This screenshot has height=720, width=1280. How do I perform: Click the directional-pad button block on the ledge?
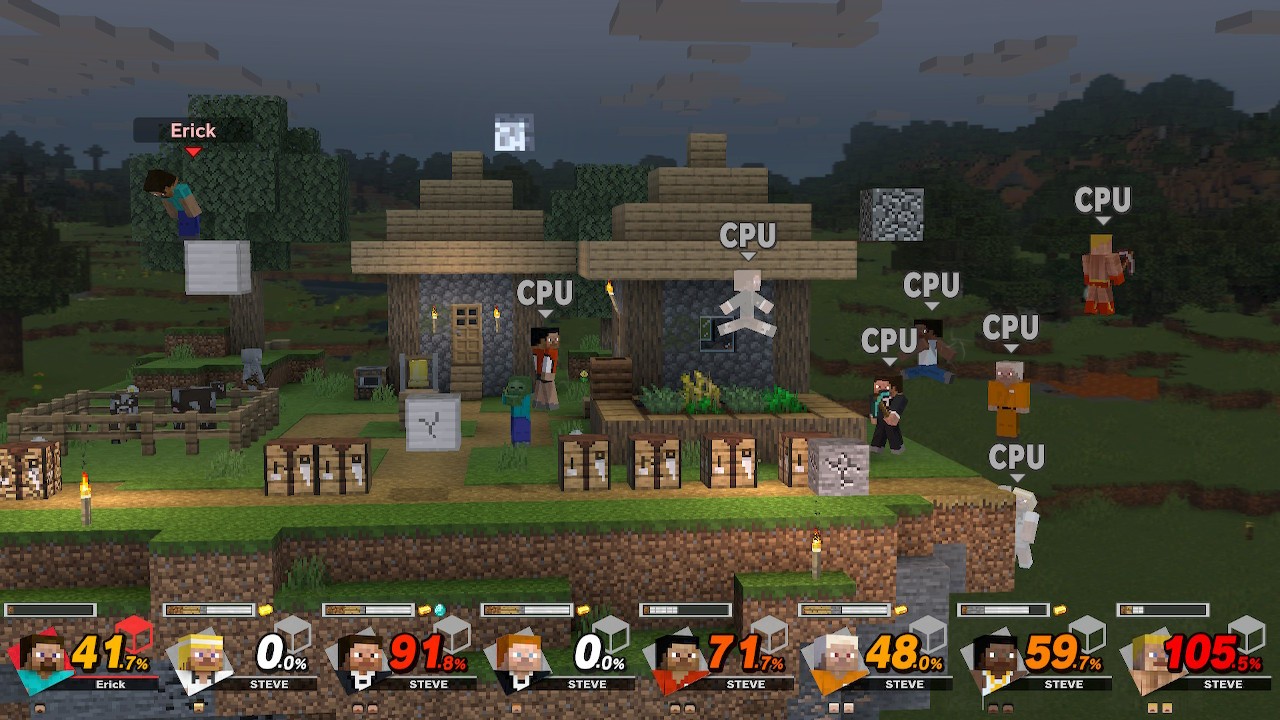(x=838, y=465)
